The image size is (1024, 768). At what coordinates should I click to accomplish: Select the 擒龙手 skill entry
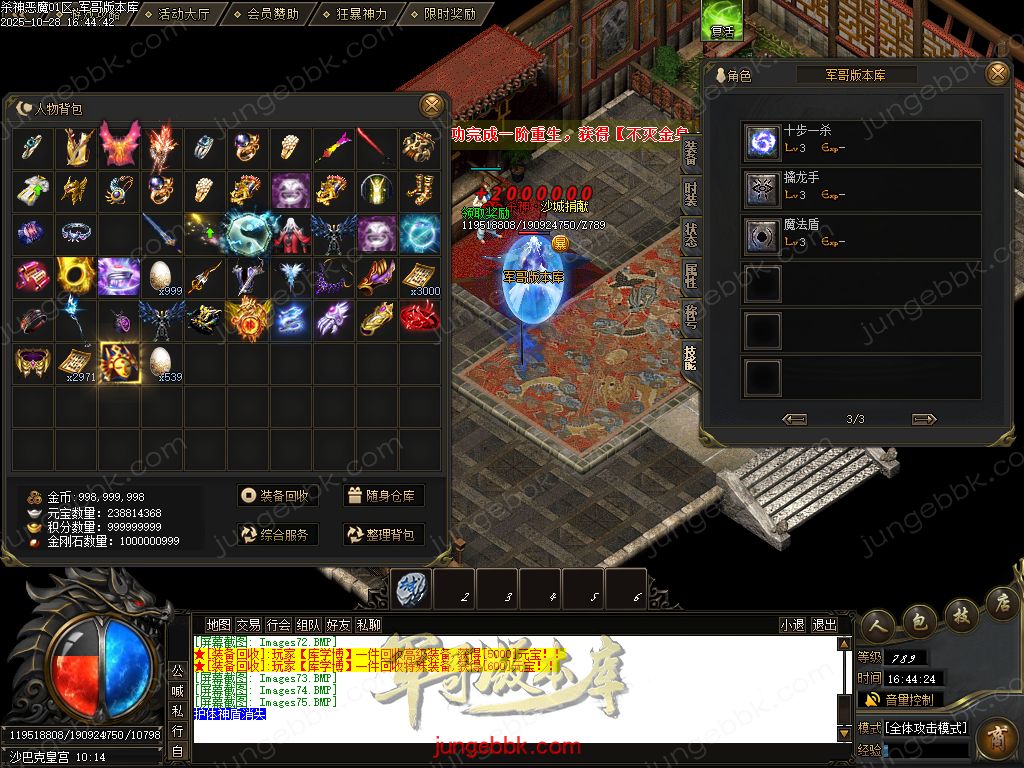click(861, 189)
